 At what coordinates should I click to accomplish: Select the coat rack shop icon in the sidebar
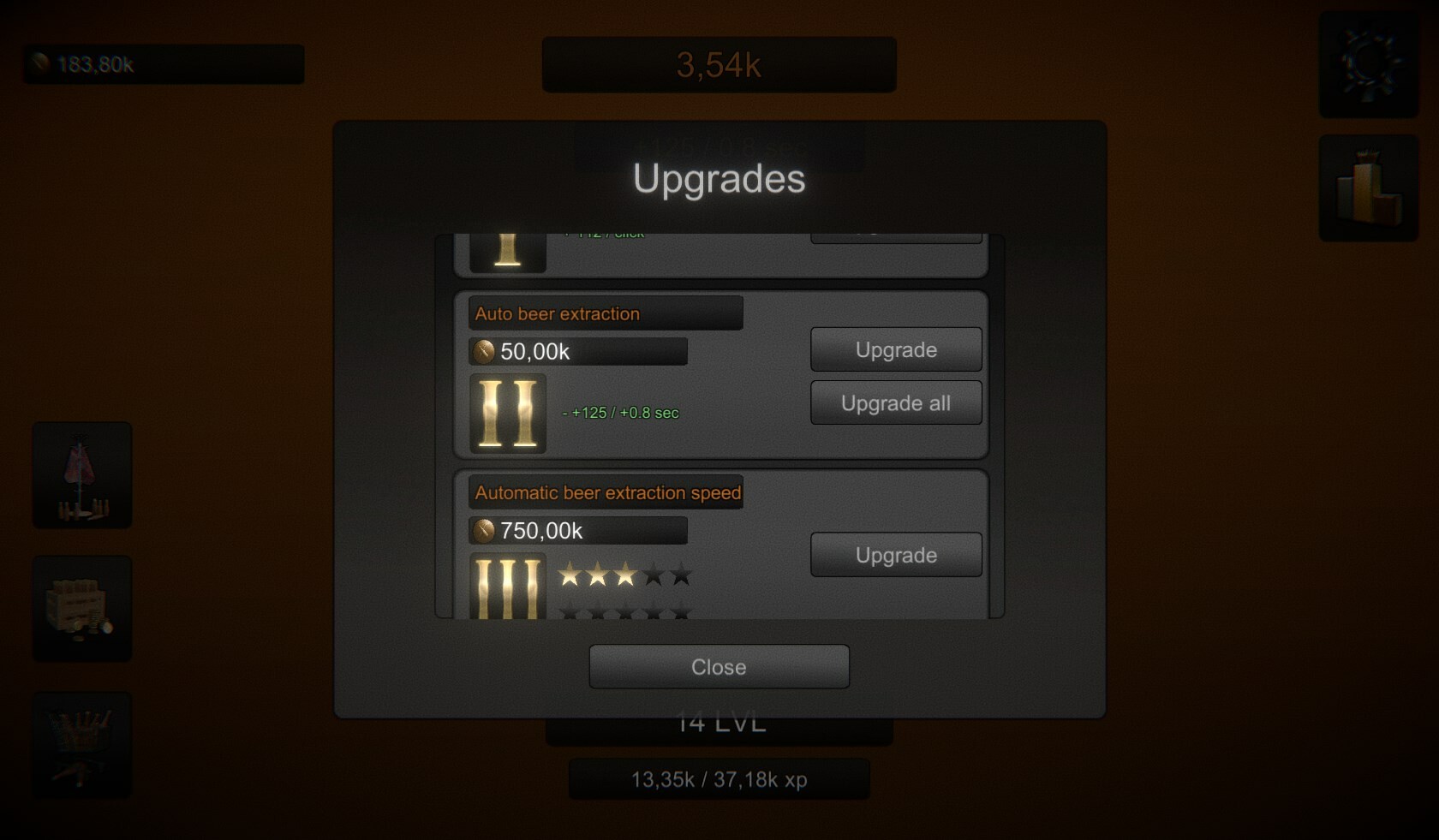(x=81, y=474)
